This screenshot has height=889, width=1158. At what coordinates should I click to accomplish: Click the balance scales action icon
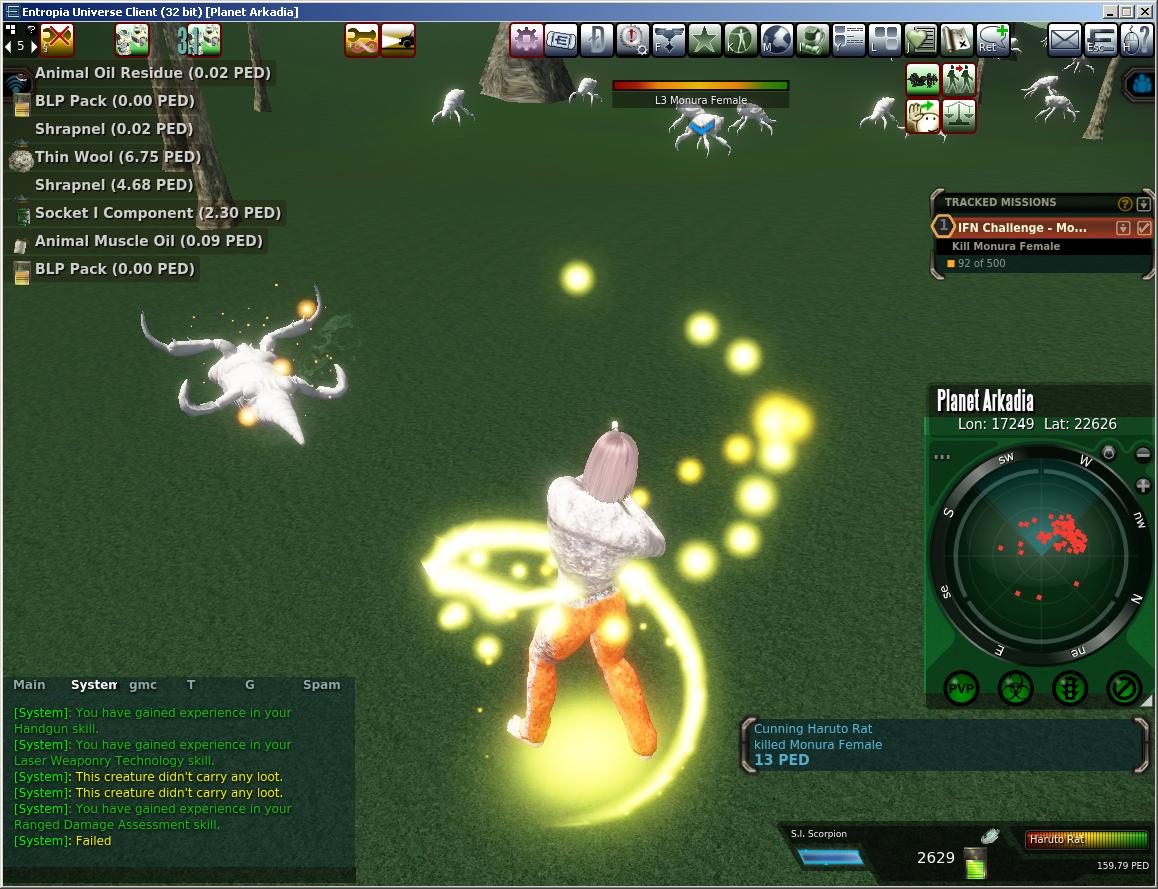point(959,116)
